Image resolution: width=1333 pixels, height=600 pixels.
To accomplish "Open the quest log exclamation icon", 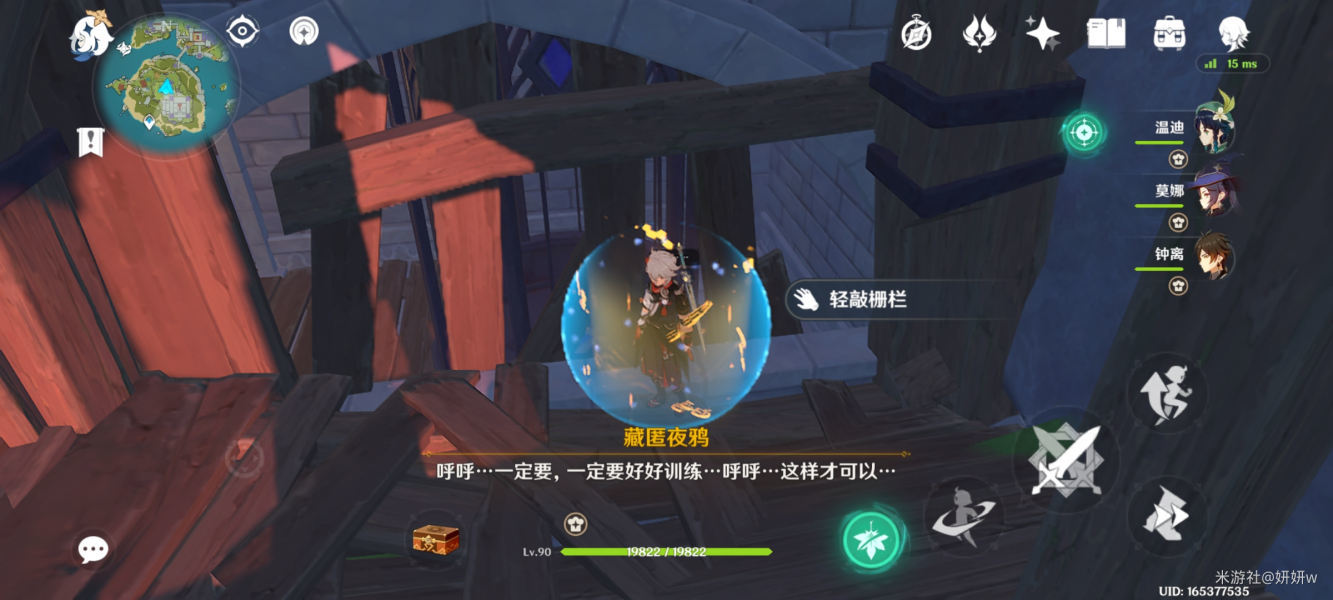I will [91, 142].
